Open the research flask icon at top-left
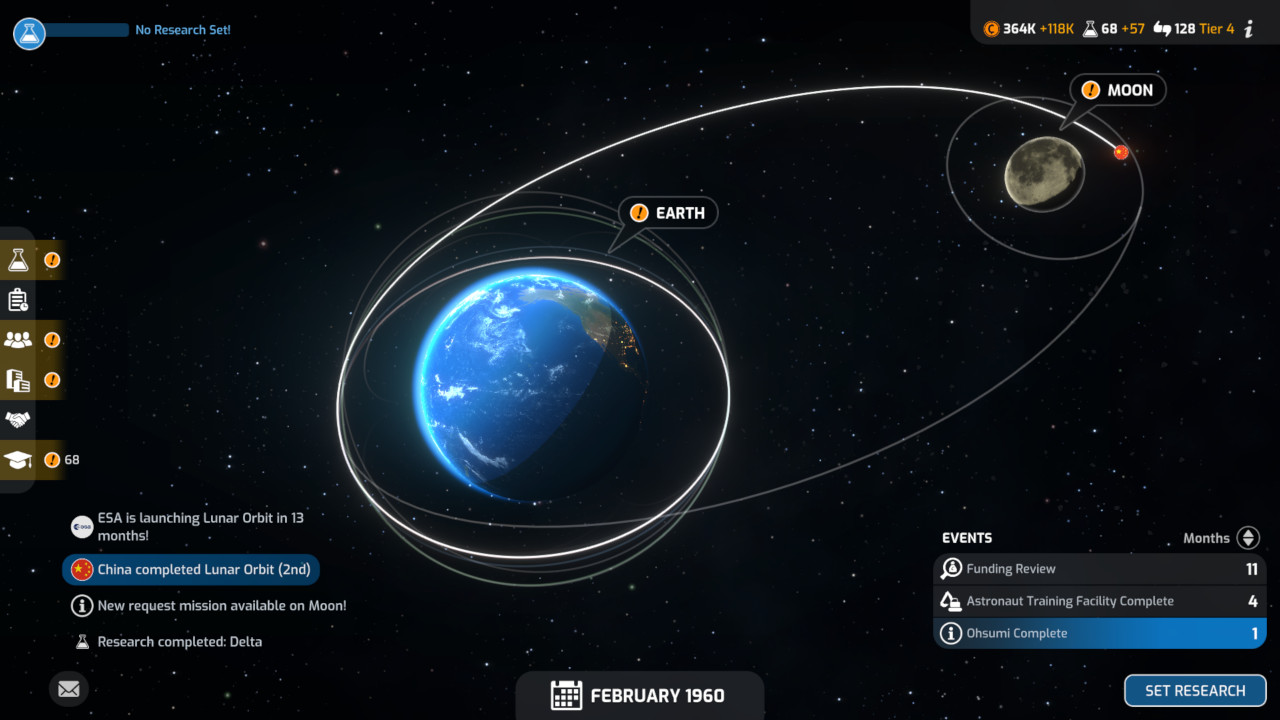Image resolution: width=1280 pixels, height=720 pixels. pyautogui.click(x=29, y=33)
